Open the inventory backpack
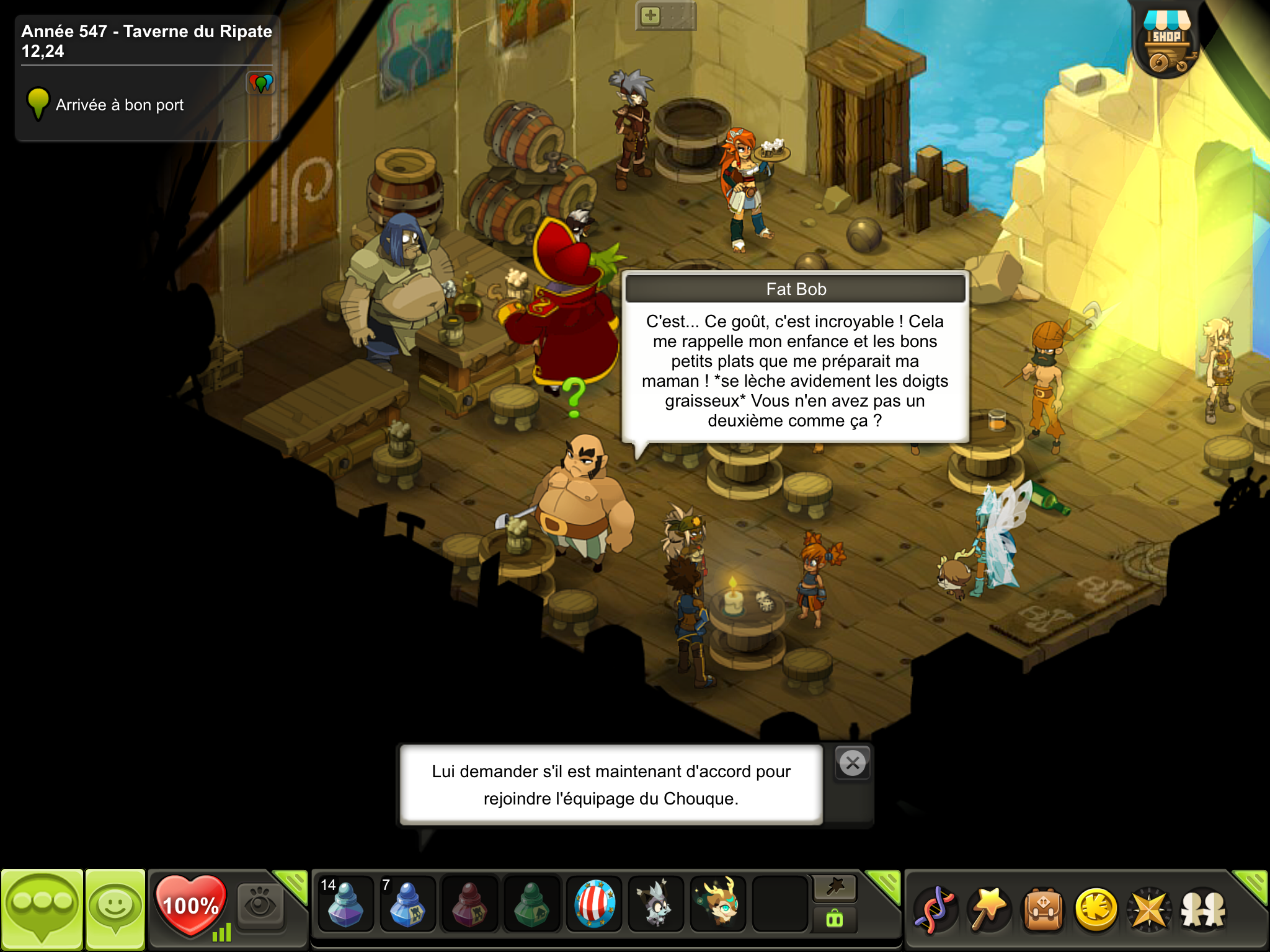Image resolution: width=1270 pixels, height=952 pixels. coord(1042,909)
